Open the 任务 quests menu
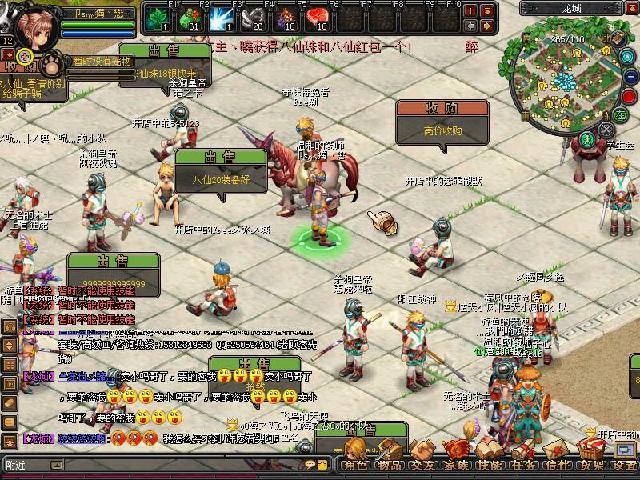 point(523,464)
